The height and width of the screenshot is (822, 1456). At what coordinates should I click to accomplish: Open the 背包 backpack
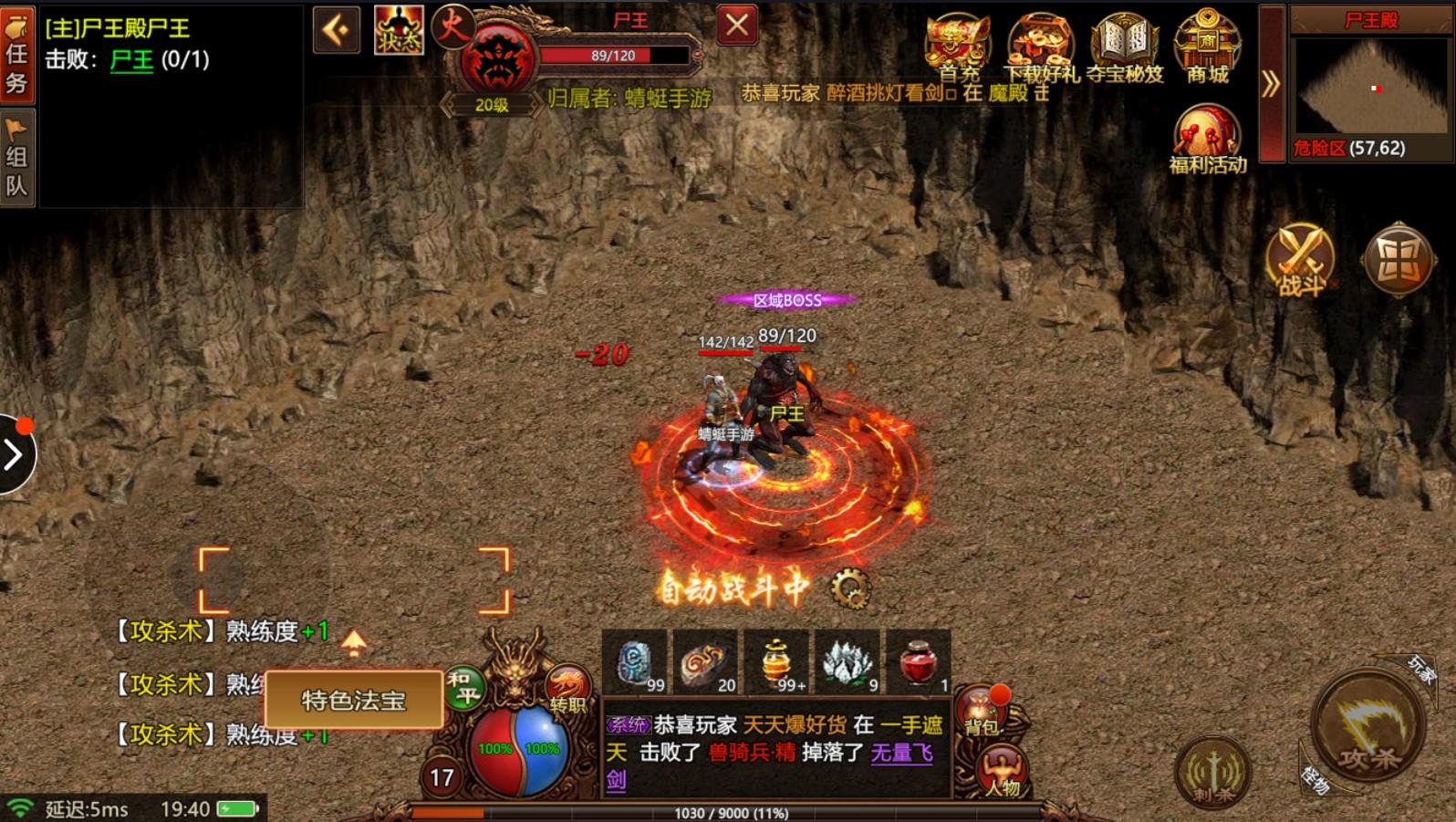[x=981, y=712]
